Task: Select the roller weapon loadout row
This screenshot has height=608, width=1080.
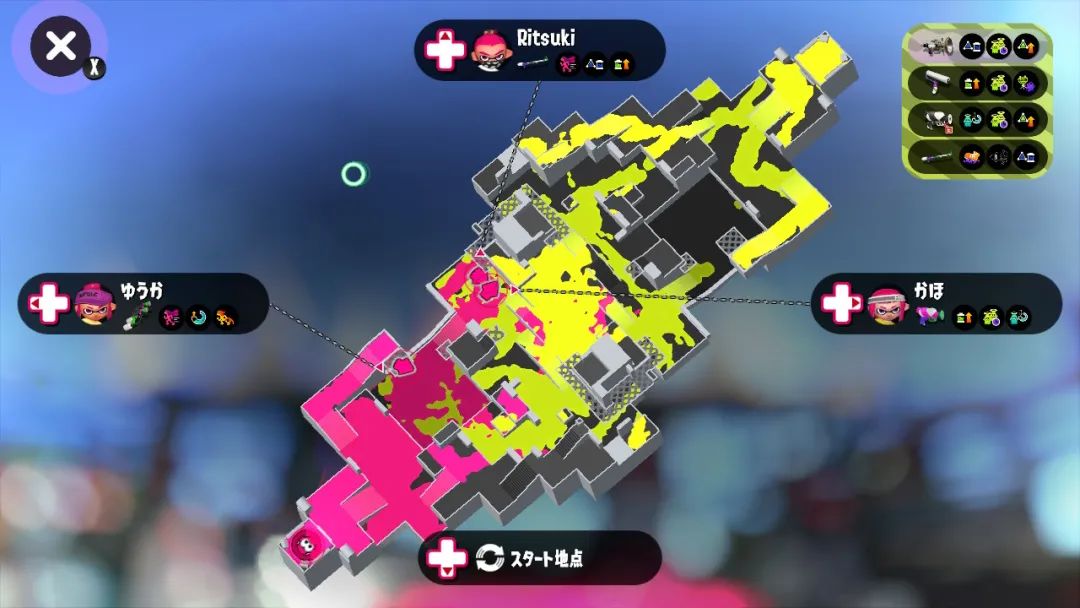Action: [x=976, y=83]
